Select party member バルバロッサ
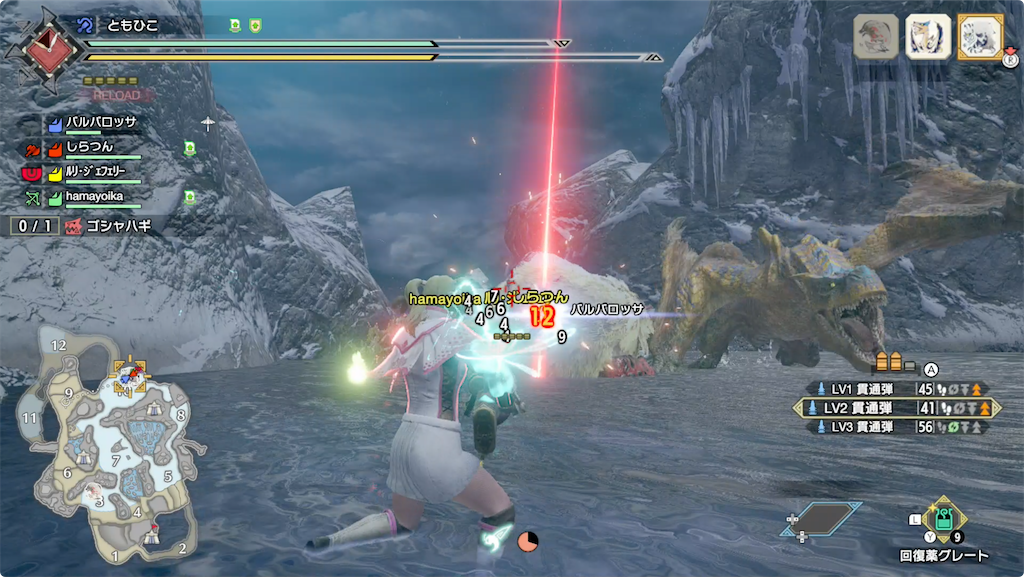This screenshot has height=577, width=1024. pos(101,123)
